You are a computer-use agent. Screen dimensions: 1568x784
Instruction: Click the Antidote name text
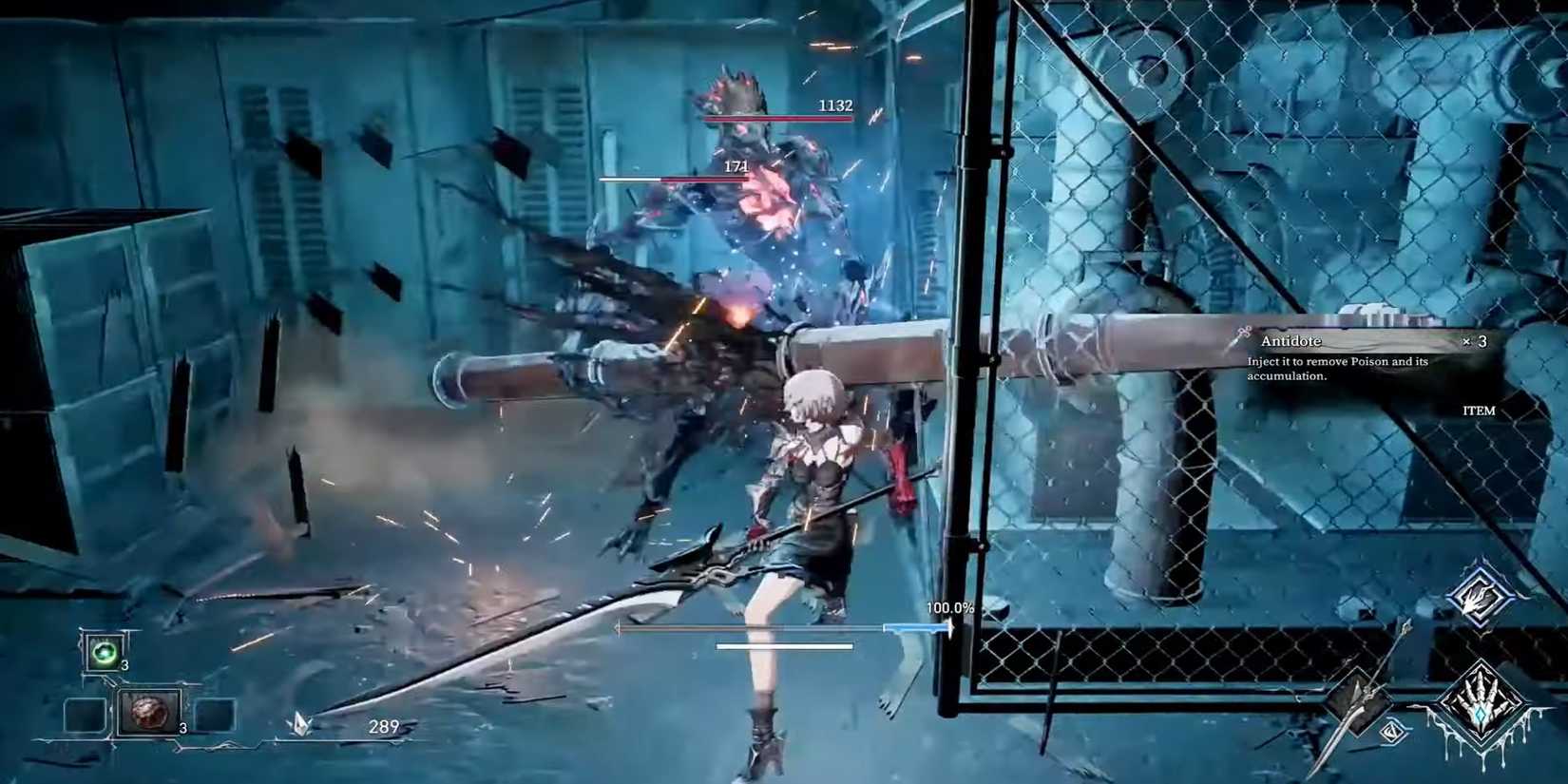click(1291, 340)
